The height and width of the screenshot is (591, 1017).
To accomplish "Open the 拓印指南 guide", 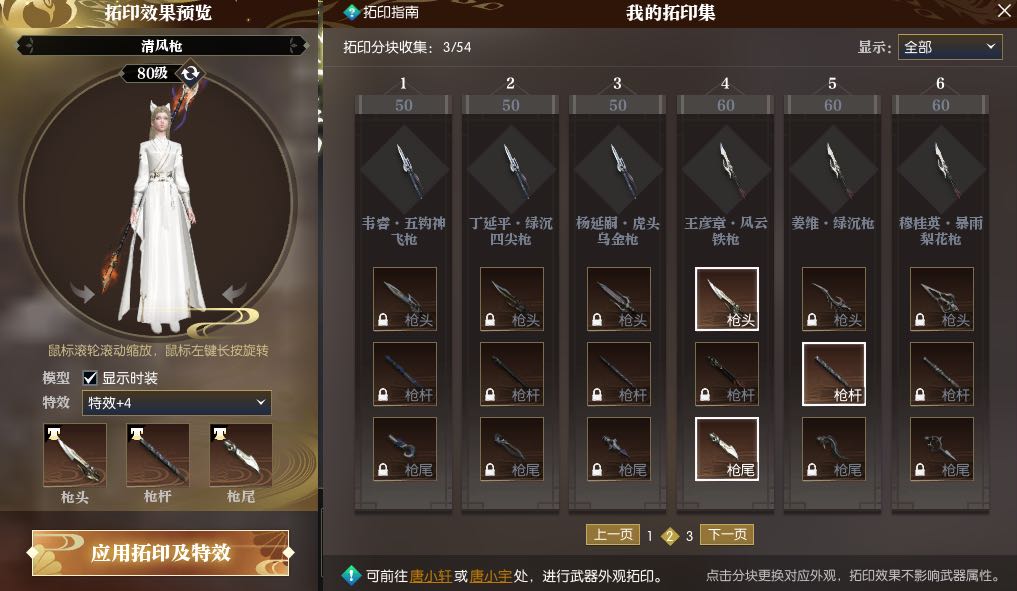I will pyautogui.click(x=382, y=13).
